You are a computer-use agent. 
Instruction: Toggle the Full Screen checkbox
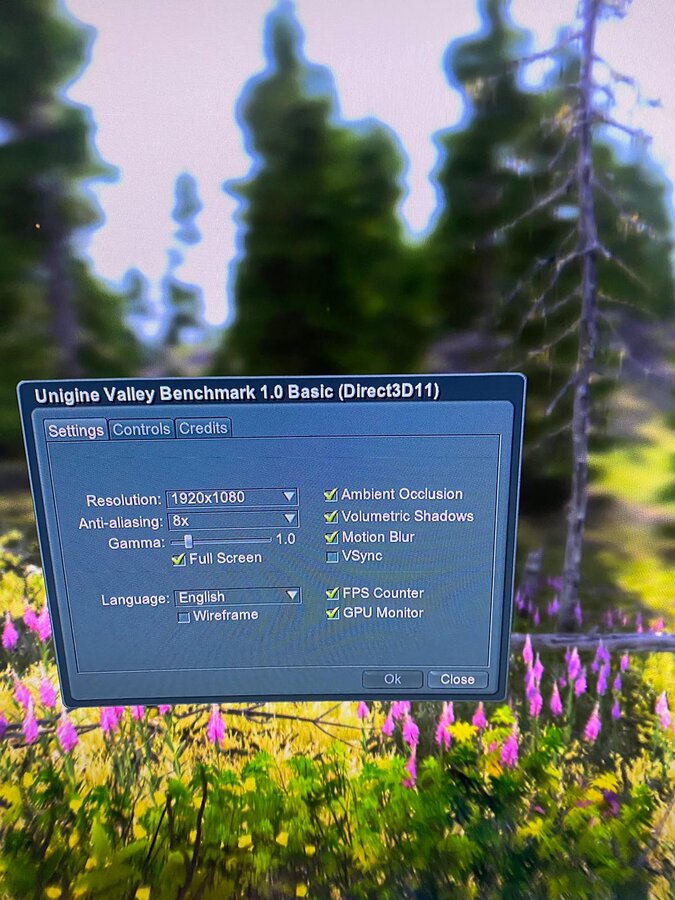click(179, 559)
